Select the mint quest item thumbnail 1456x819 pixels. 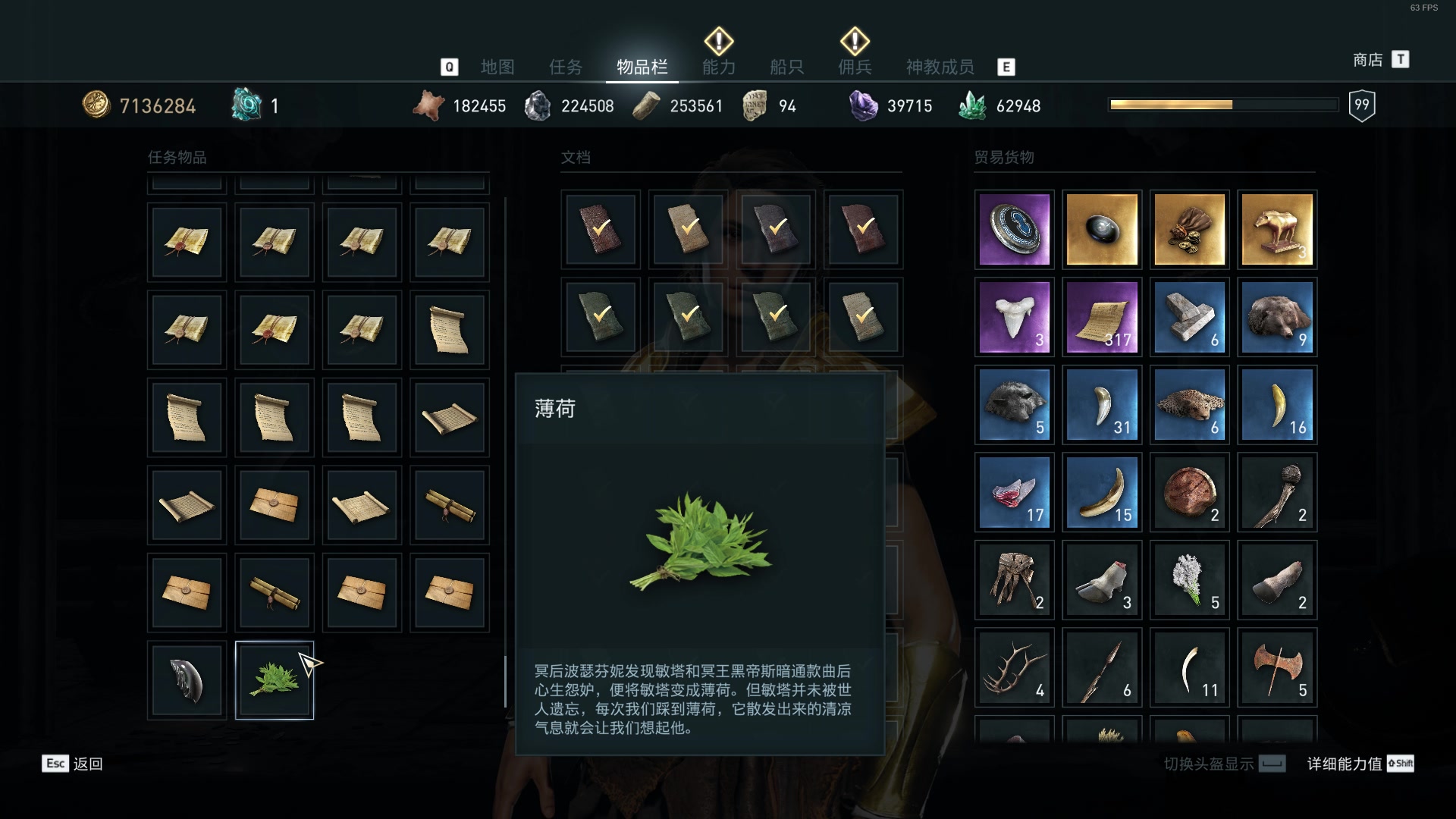(x=274, y=679)
